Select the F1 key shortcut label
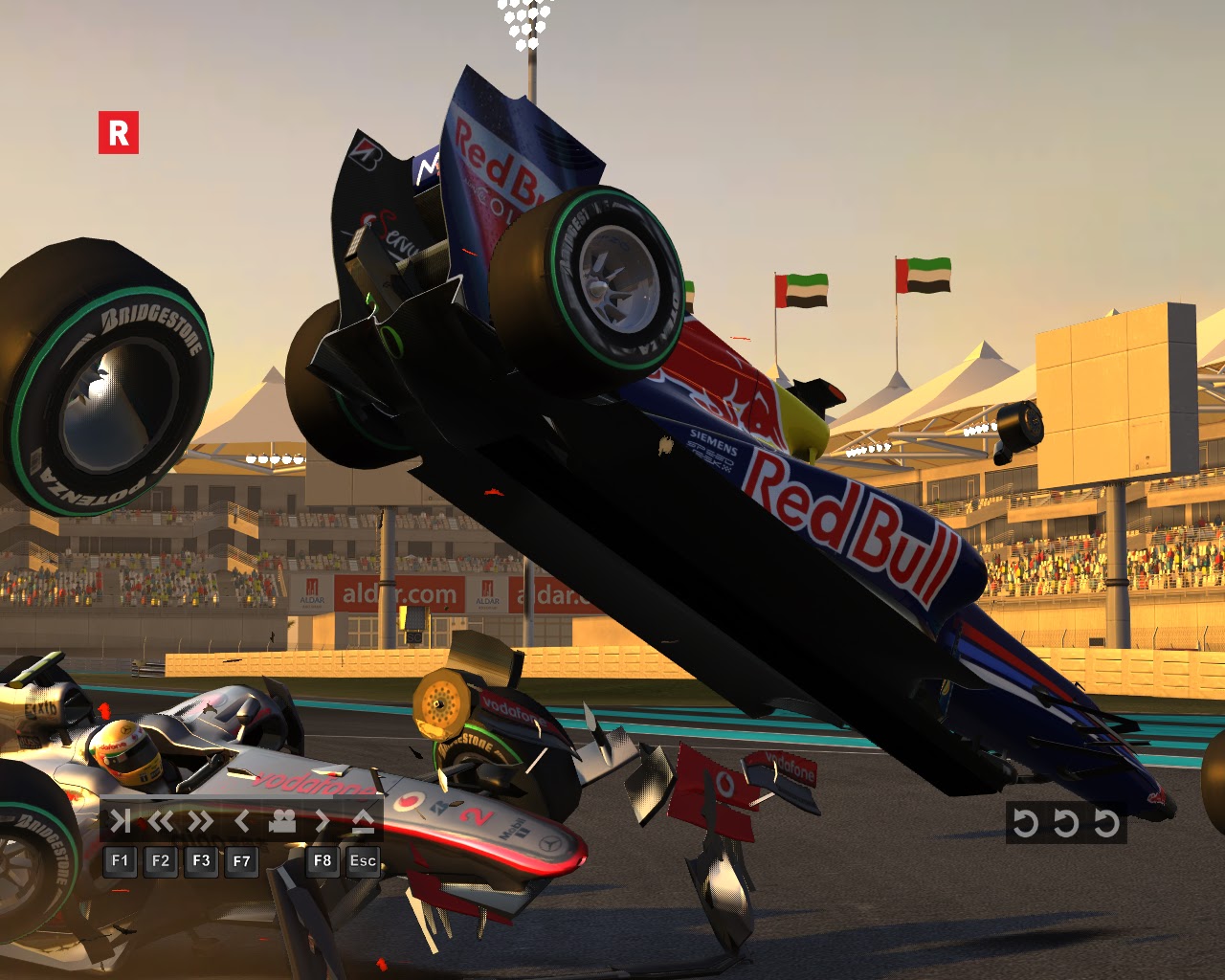 (121, 860)
